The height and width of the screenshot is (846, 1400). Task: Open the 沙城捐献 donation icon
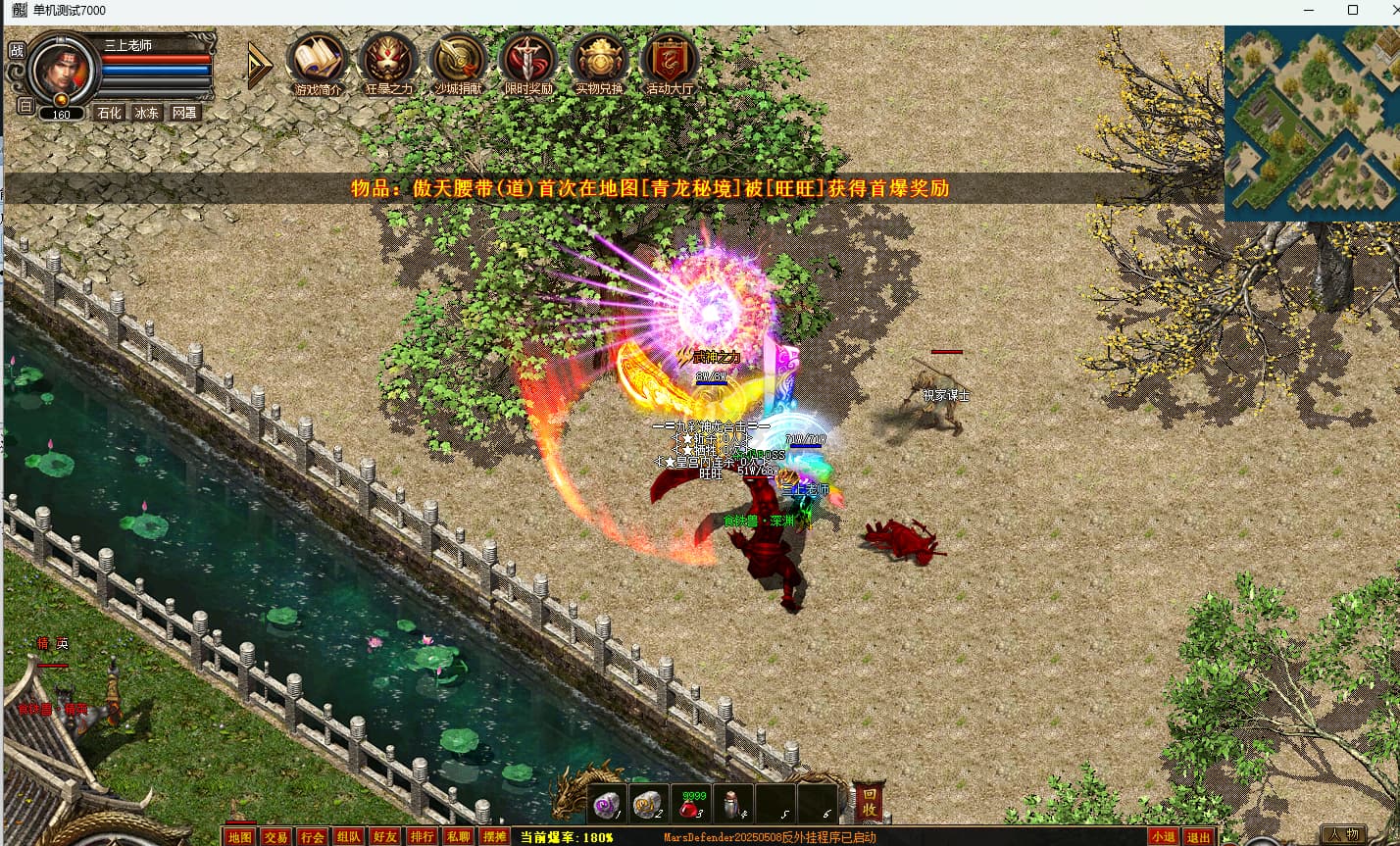459,61
